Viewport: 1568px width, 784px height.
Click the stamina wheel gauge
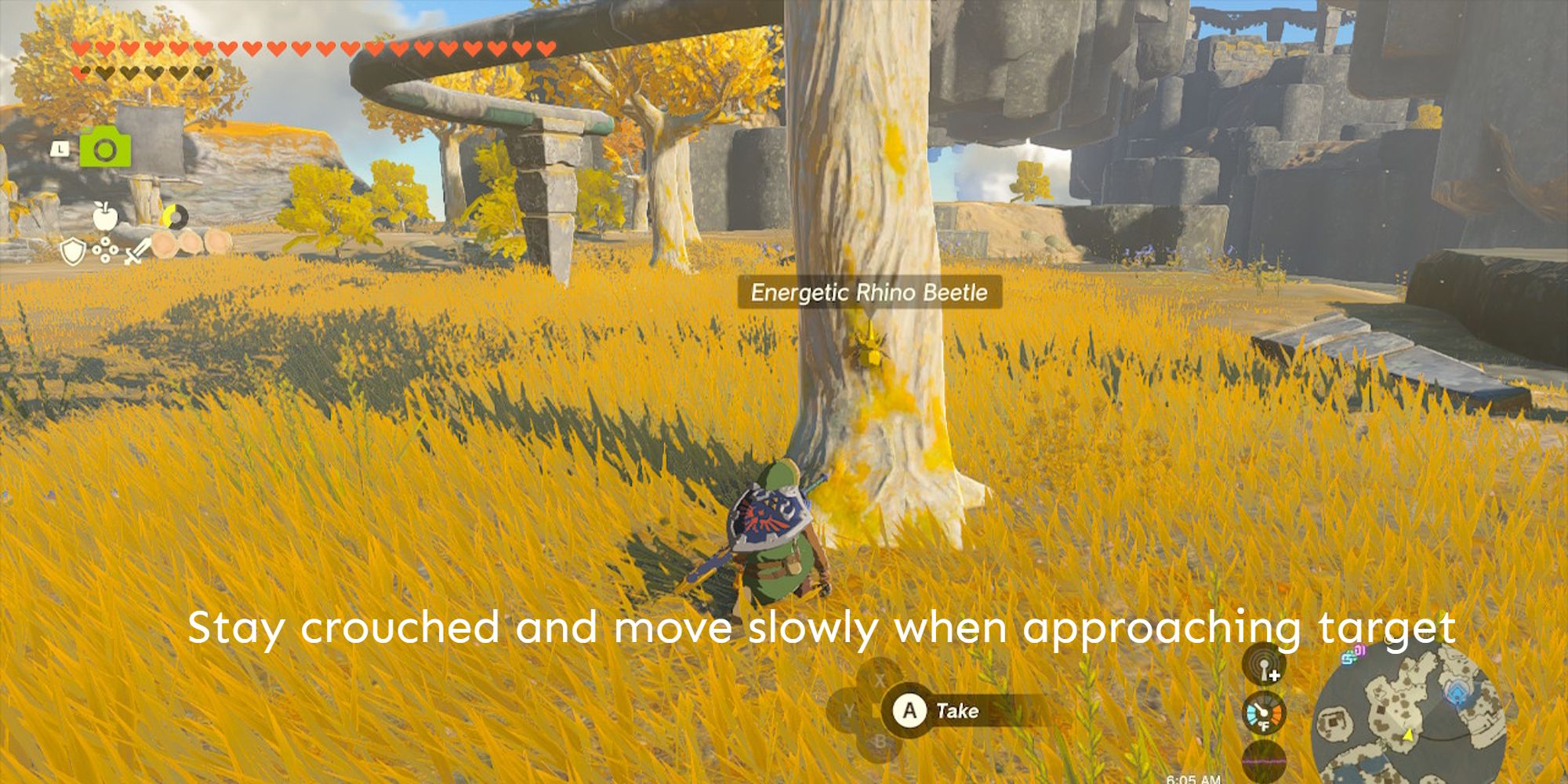pos(176,216)
